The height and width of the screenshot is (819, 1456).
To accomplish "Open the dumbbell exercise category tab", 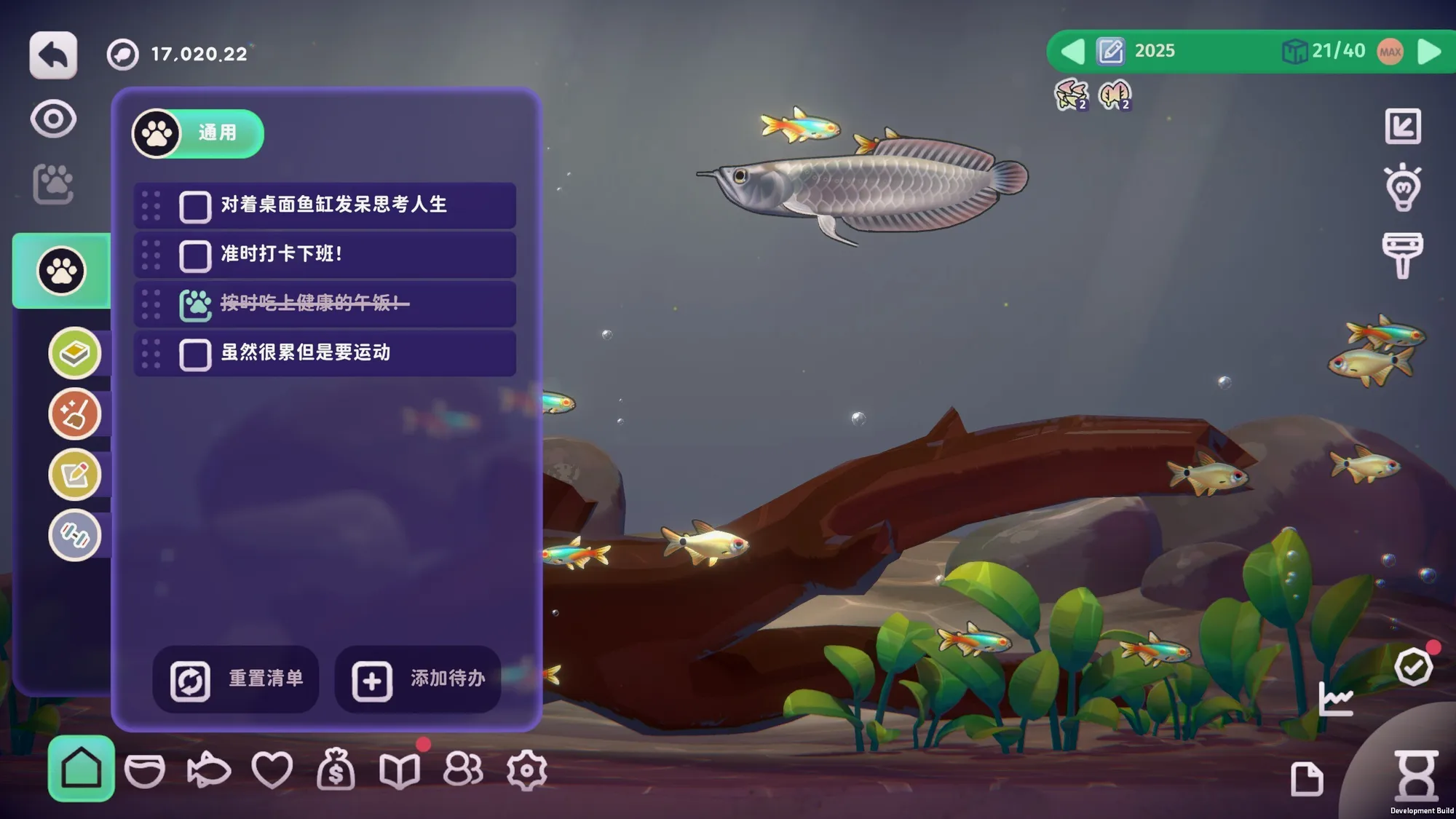I will click(x=74, y=535).
